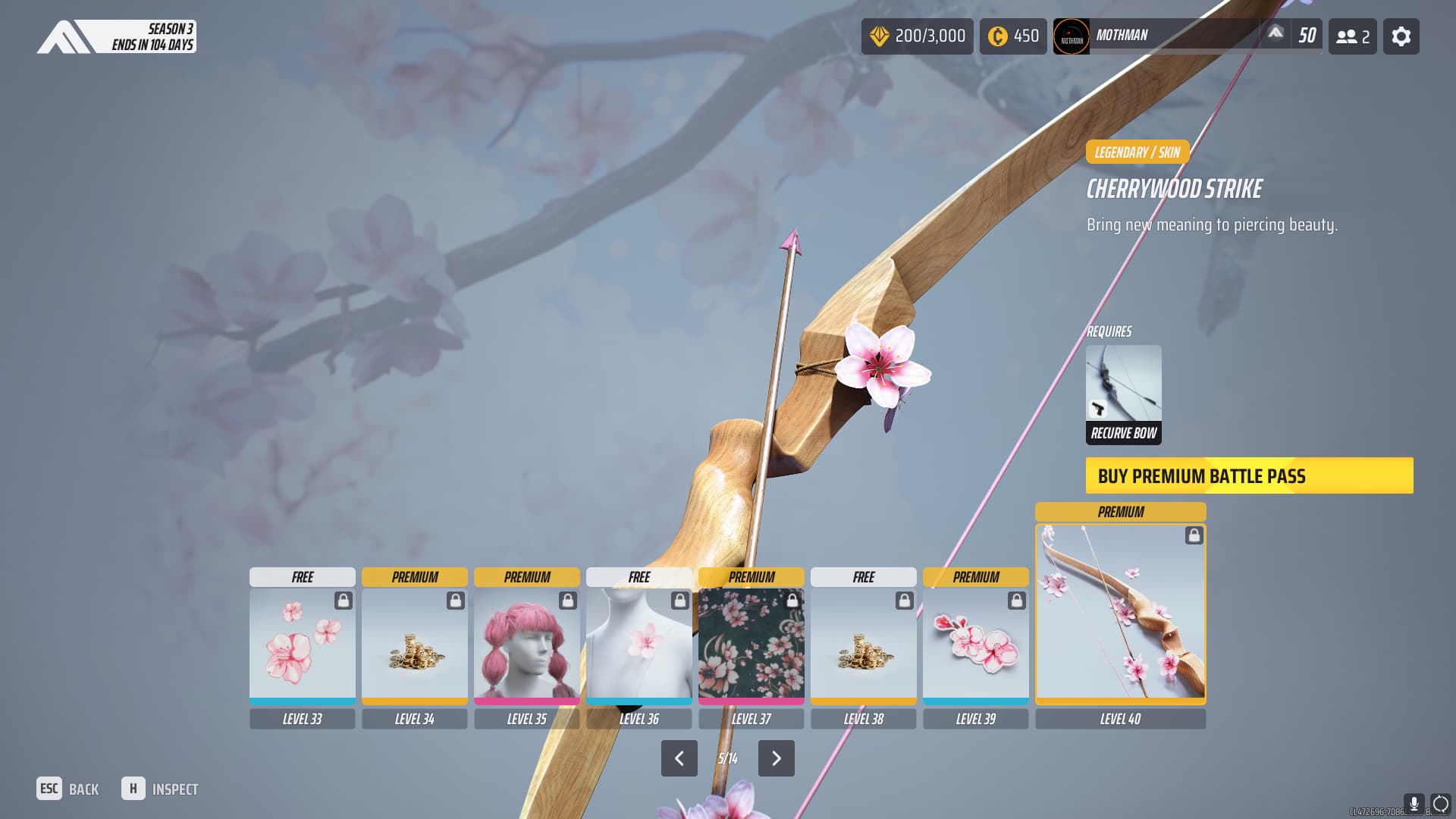Buy the Premium Battle Pass
The width and height of the screenshot is (1456, 819).
pyautogui.click(x=1249, y=475)
